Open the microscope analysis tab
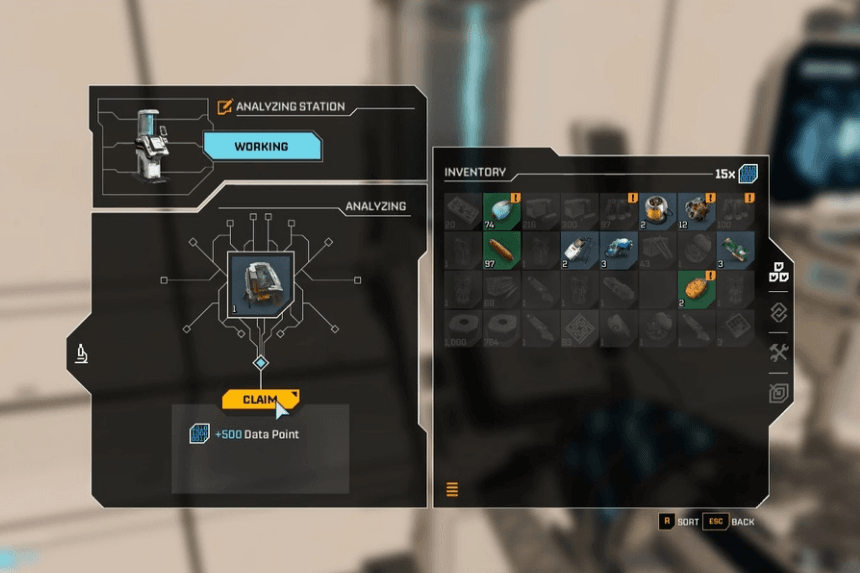Image resolution: width=860 pixels, height=573 pixels. pyautogui.click(x=82, y=352)
